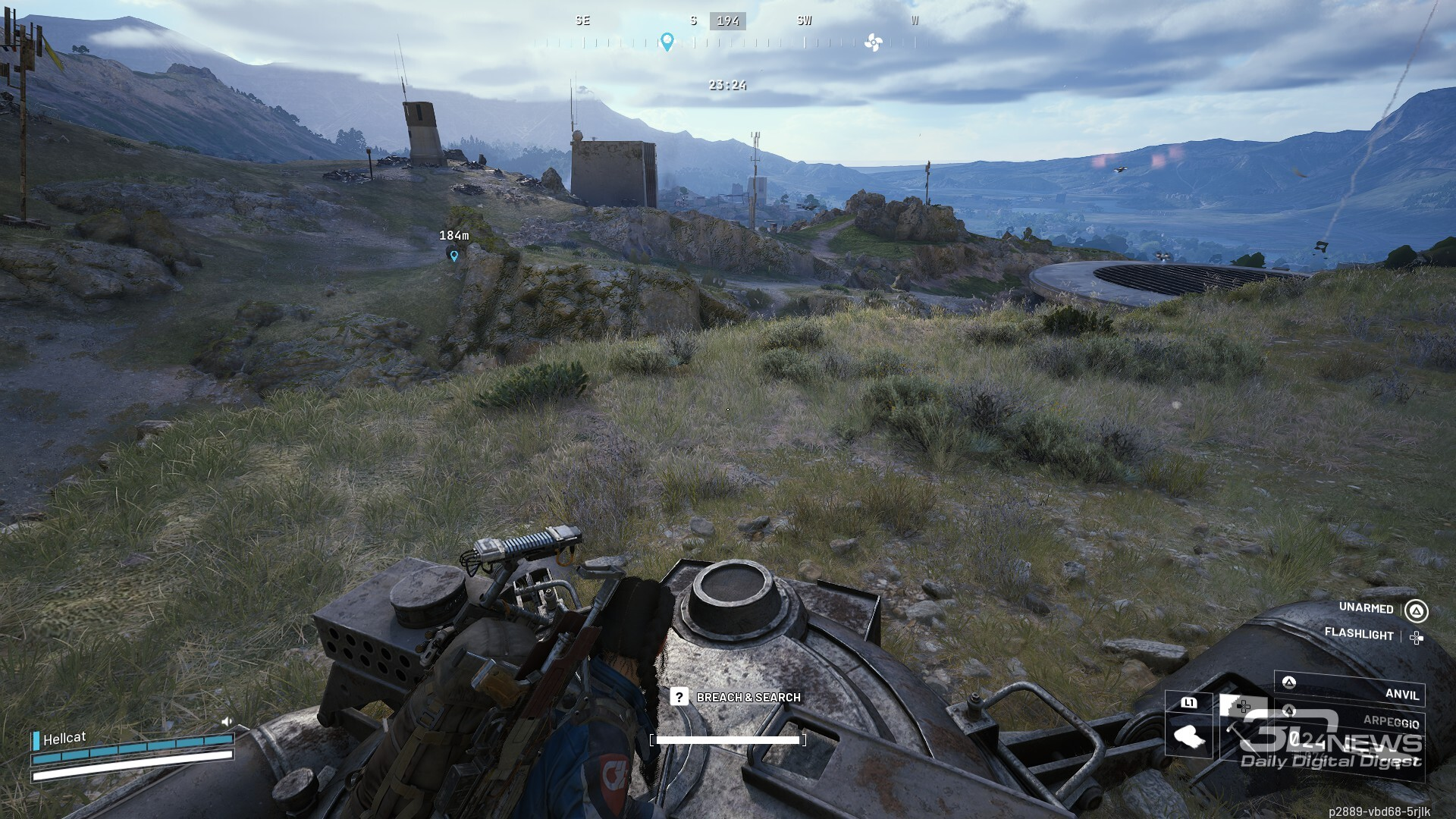Choose the ARPEGGIO weapon slot

[x=1350, y=720]
